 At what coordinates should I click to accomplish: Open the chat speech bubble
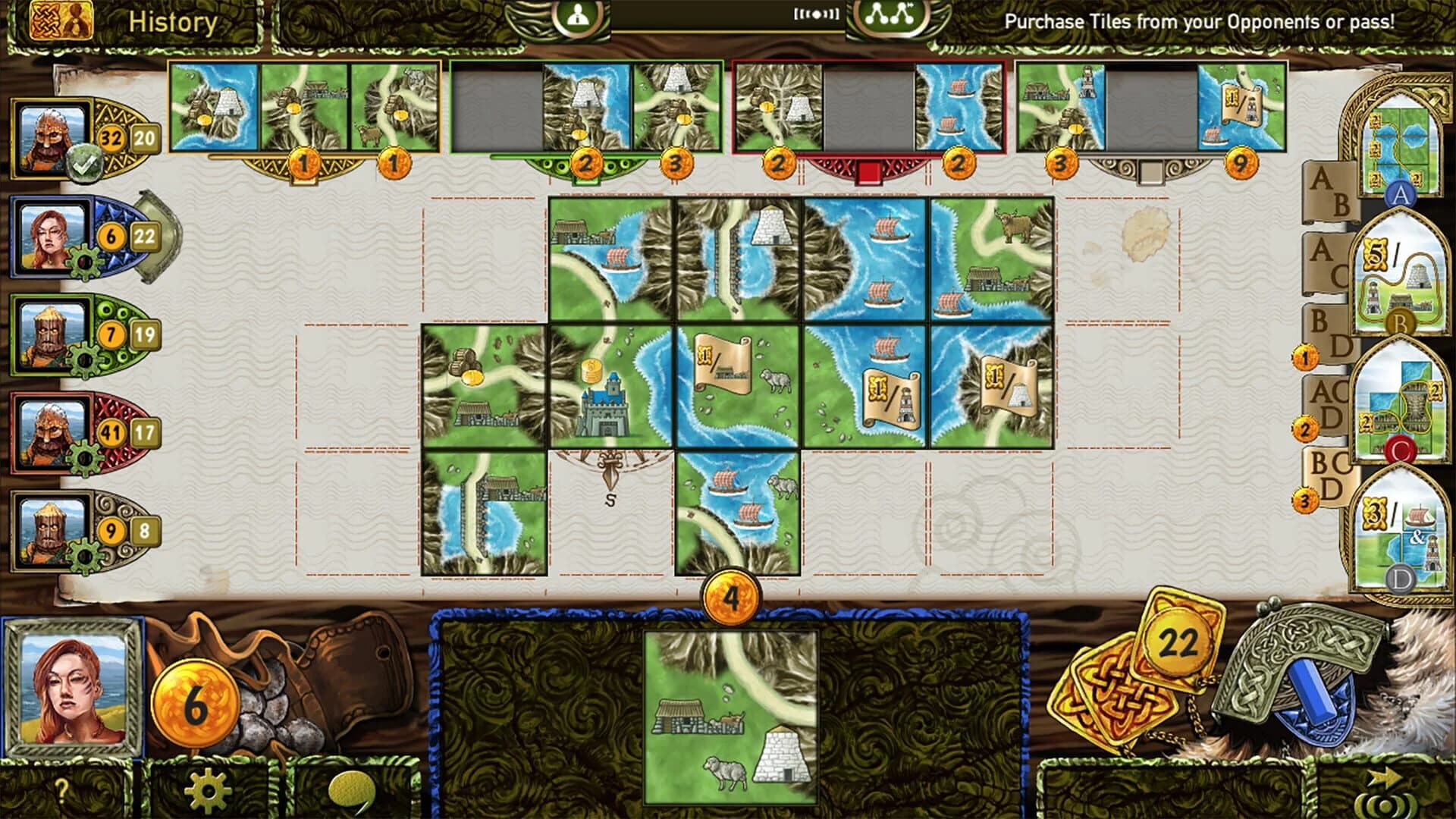(350, 789)
